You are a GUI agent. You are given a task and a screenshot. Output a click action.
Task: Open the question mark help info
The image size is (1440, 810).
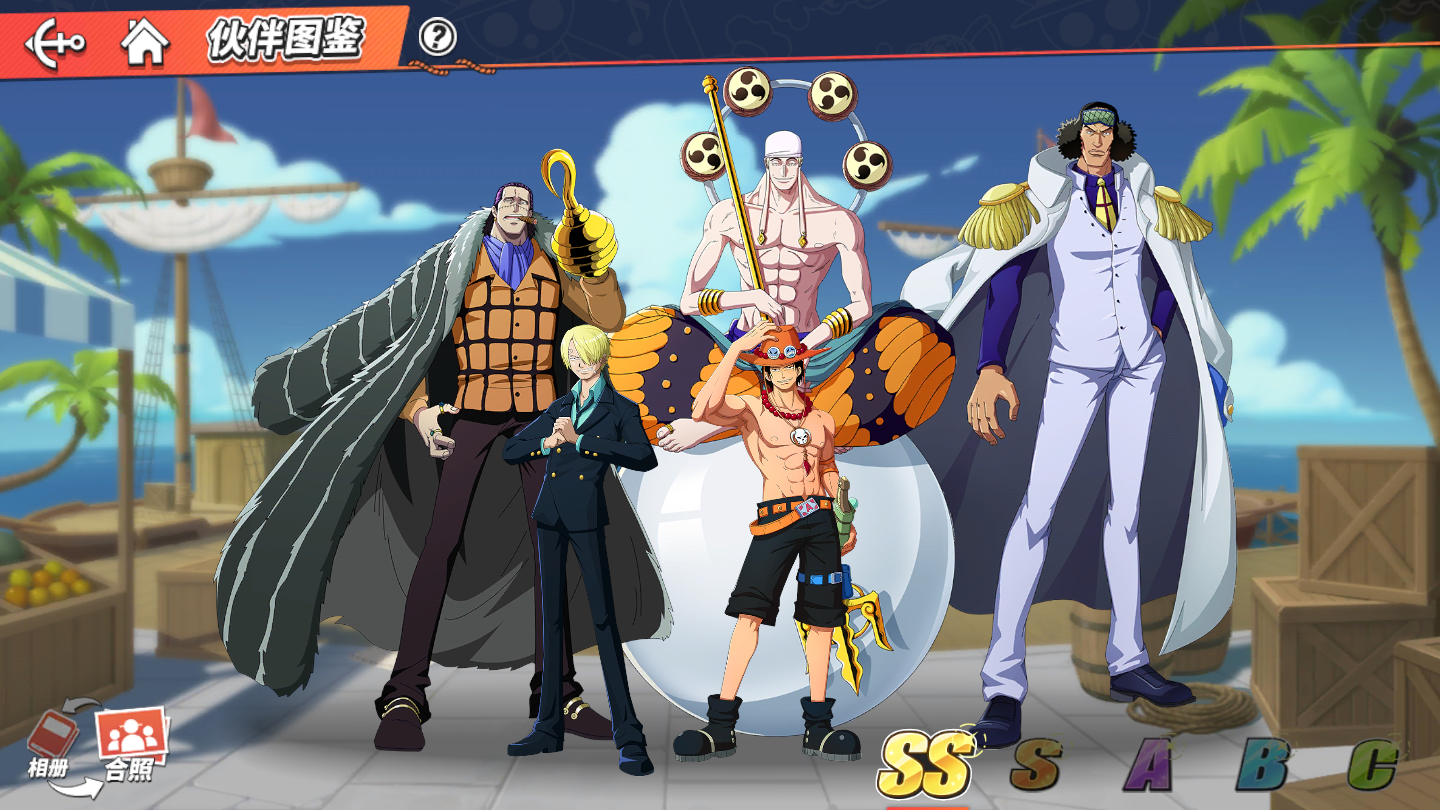(x=437, y=38)
